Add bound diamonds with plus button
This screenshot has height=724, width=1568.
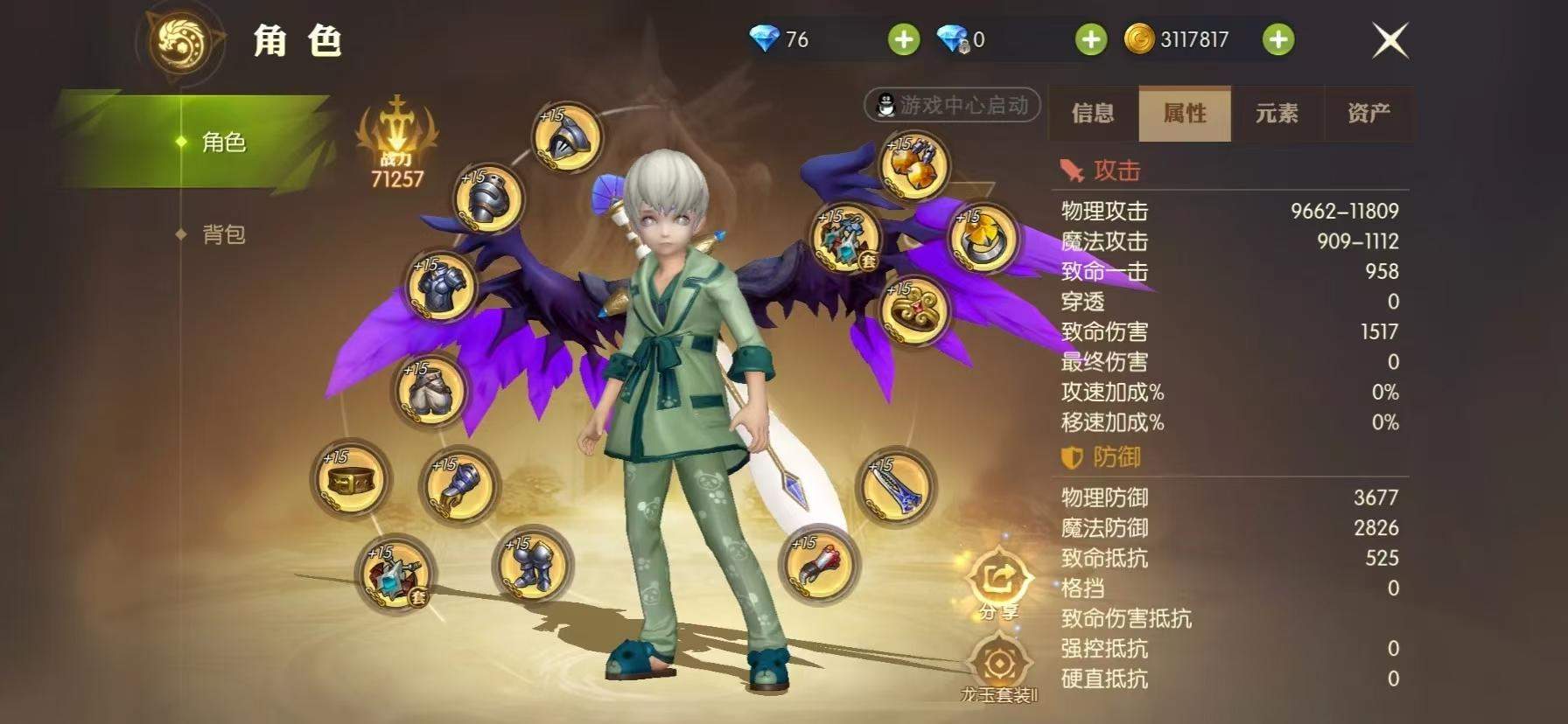click(1091, 39)
